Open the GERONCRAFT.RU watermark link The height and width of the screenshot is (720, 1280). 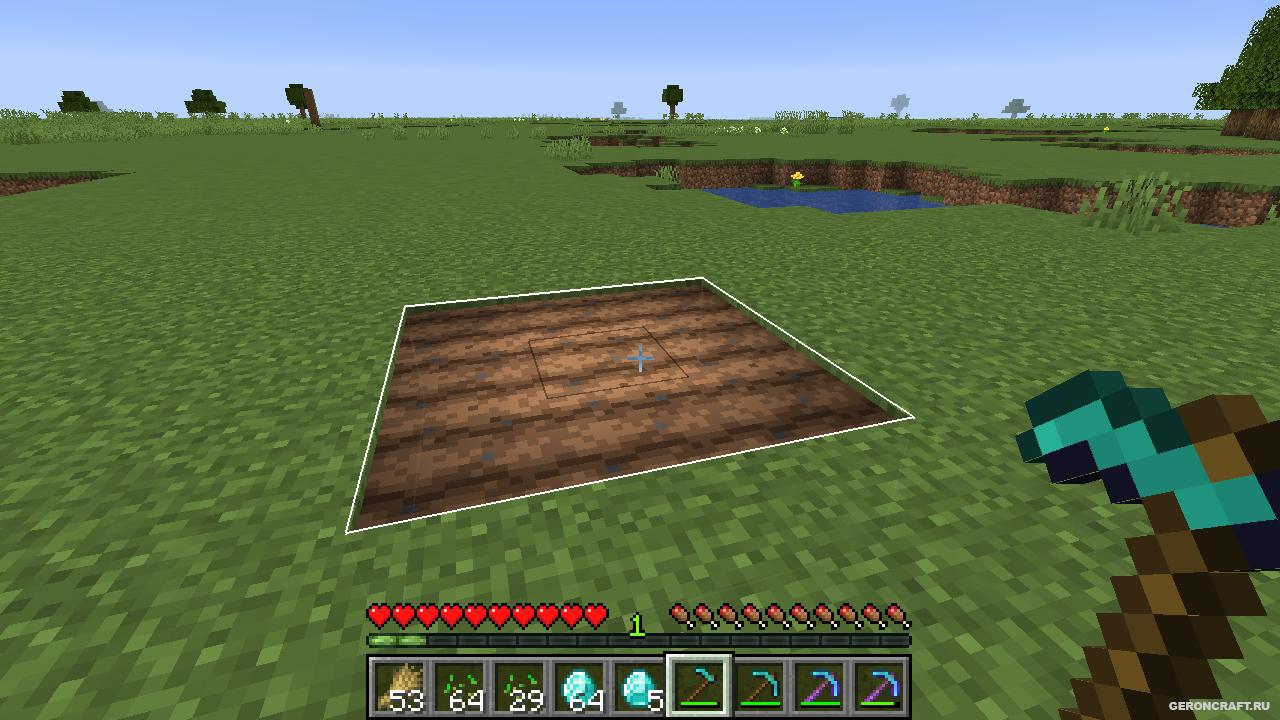[x=1221, y=707]
